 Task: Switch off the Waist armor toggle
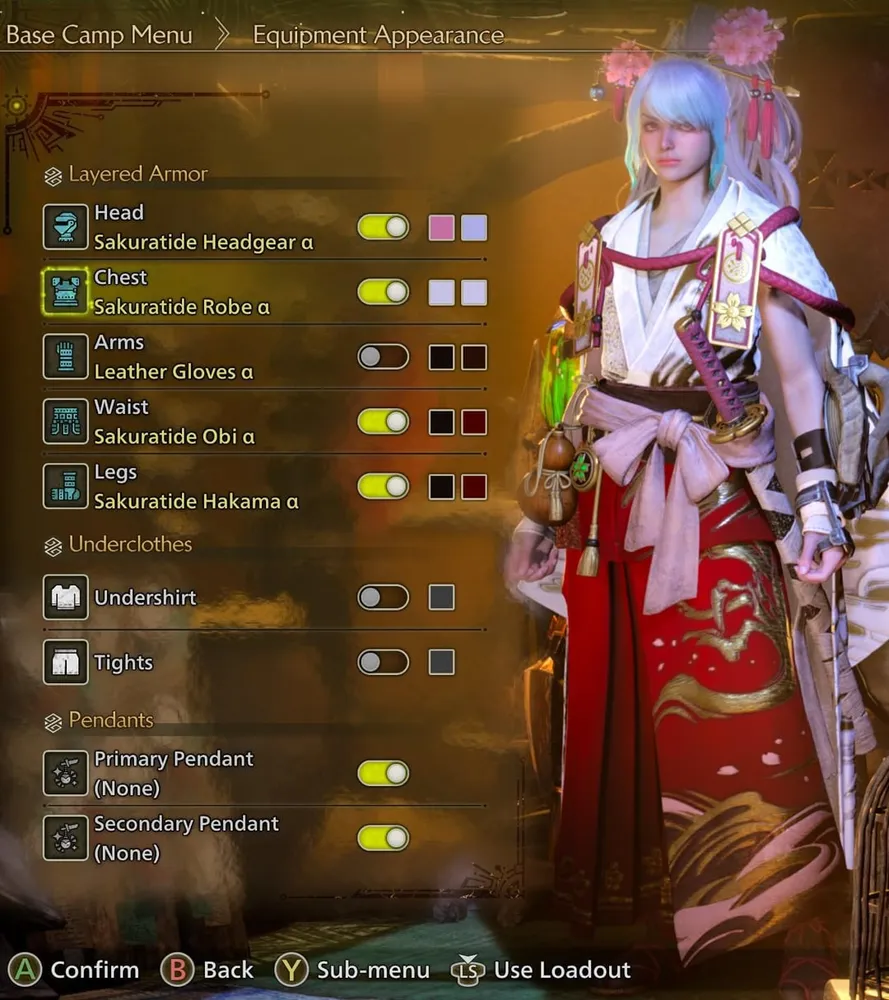[x=383, y=422]
